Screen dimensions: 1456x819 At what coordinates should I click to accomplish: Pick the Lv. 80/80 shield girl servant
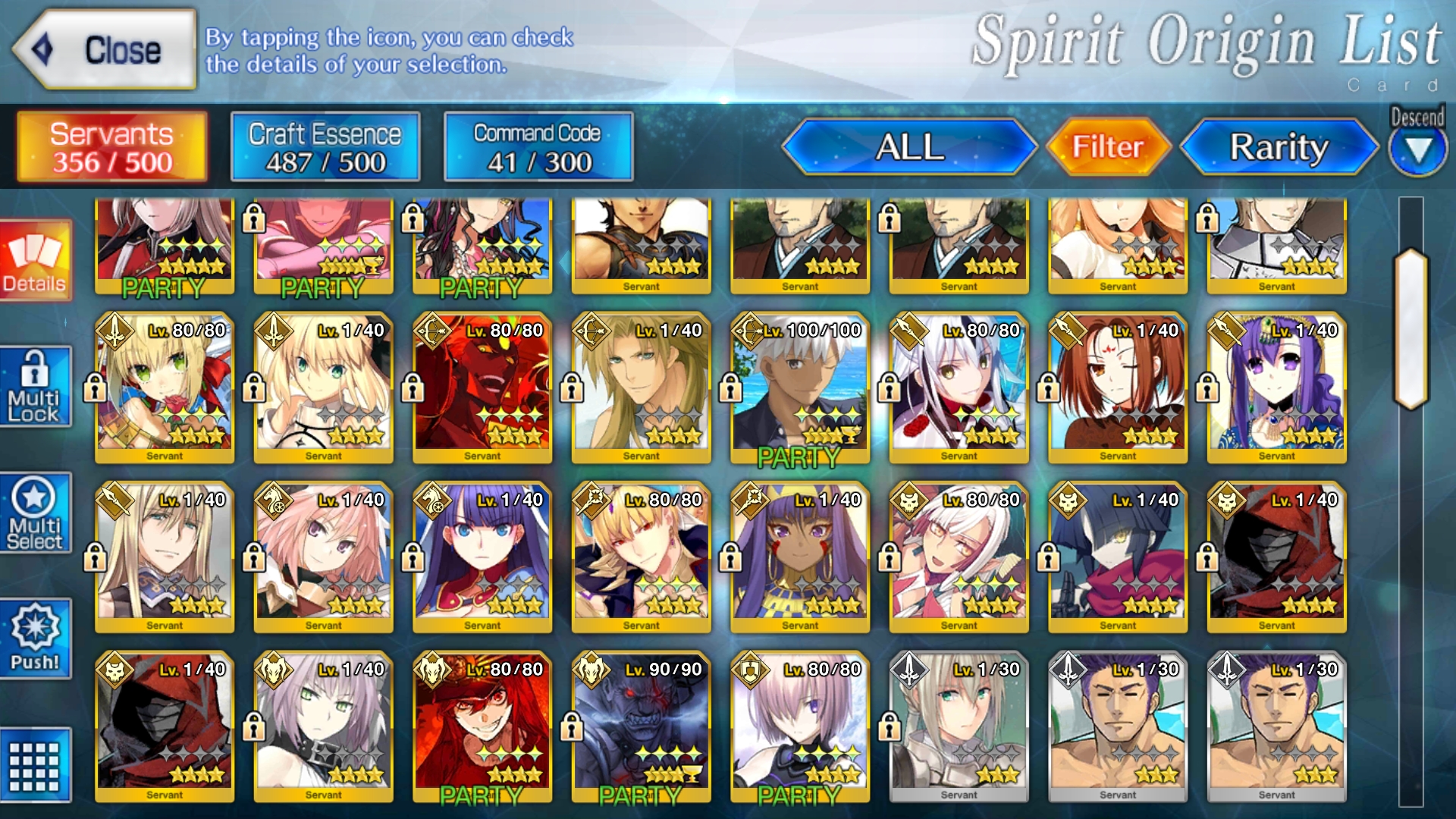[x=799, y=726]
